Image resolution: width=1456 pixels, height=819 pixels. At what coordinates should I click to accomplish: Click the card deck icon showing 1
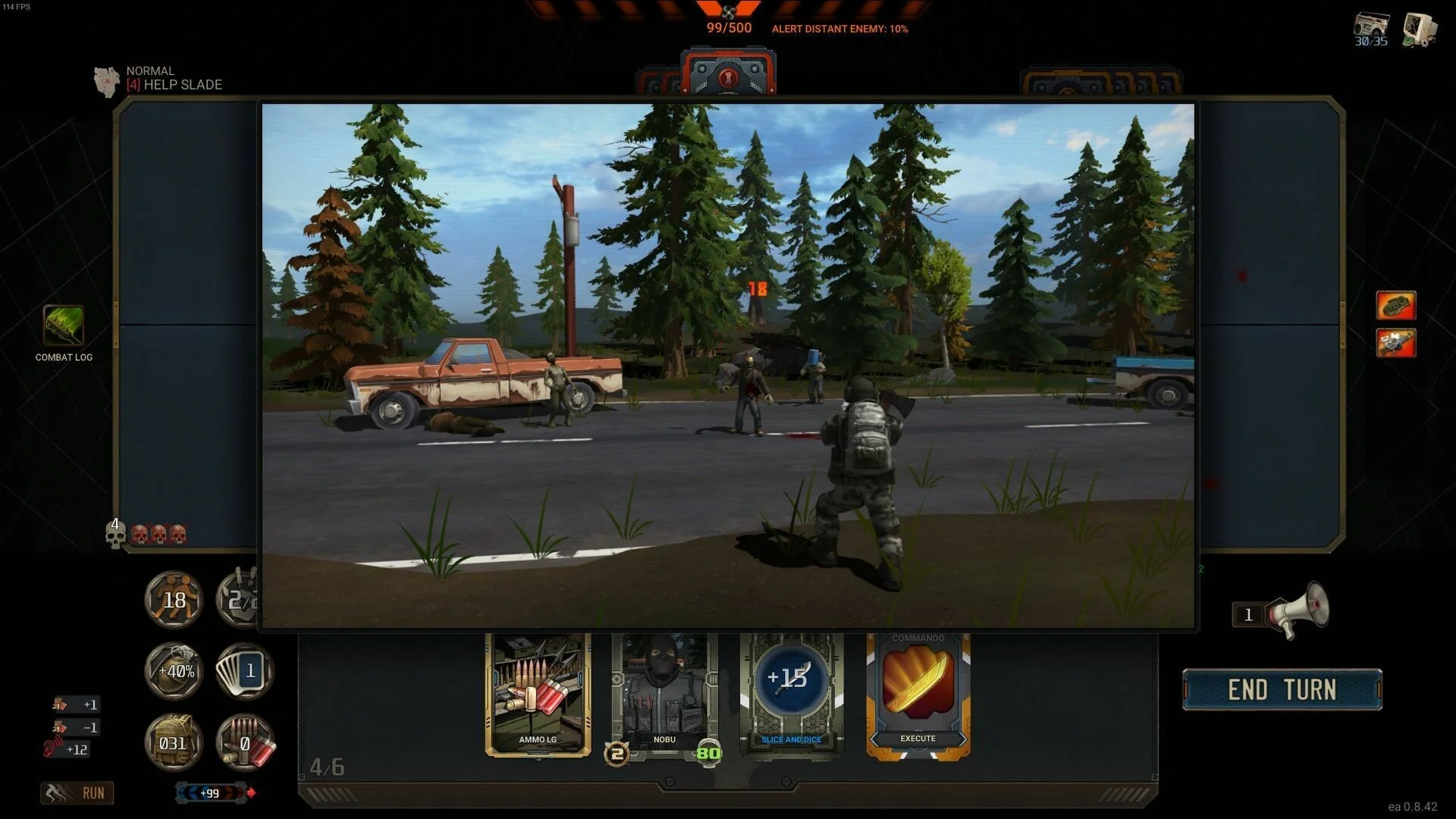[244, 671]
